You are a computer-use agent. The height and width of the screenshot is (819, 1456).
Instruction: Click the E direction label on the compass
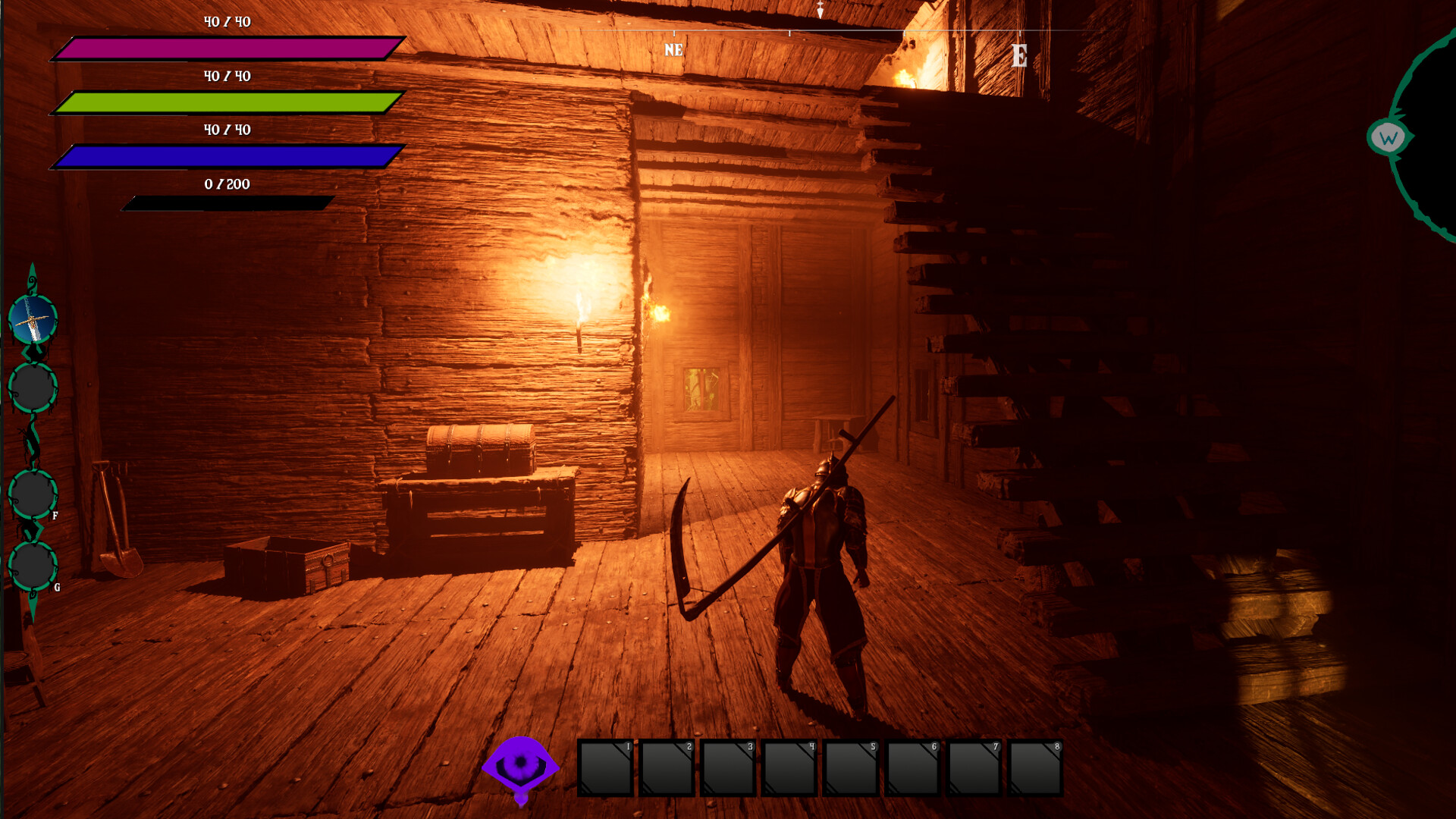tap(1019, 54)
